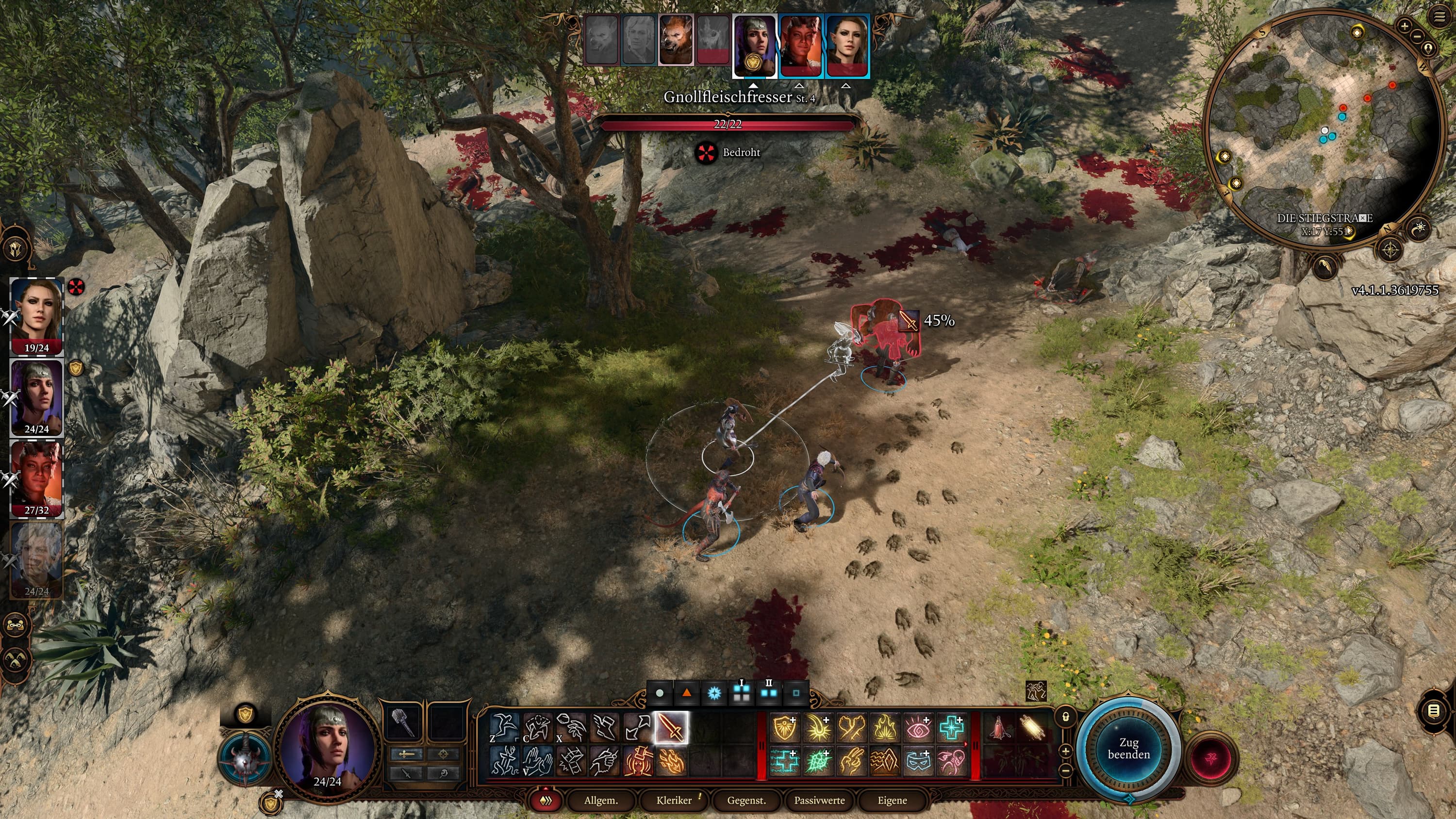Switch to the Kleriker hotbar tab
Screen dimensions: 1456x819
[x=674, y=801]
